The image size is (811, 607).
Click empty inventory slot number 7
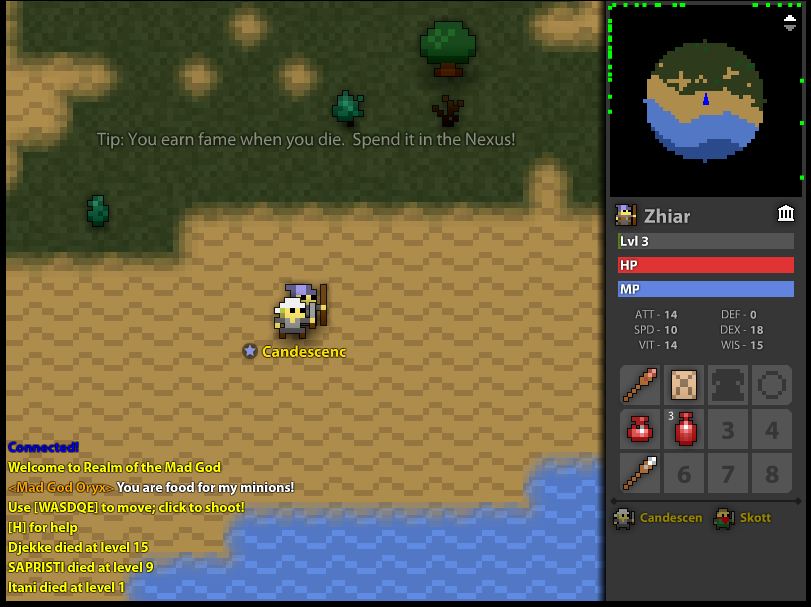(x=728, y=473)
